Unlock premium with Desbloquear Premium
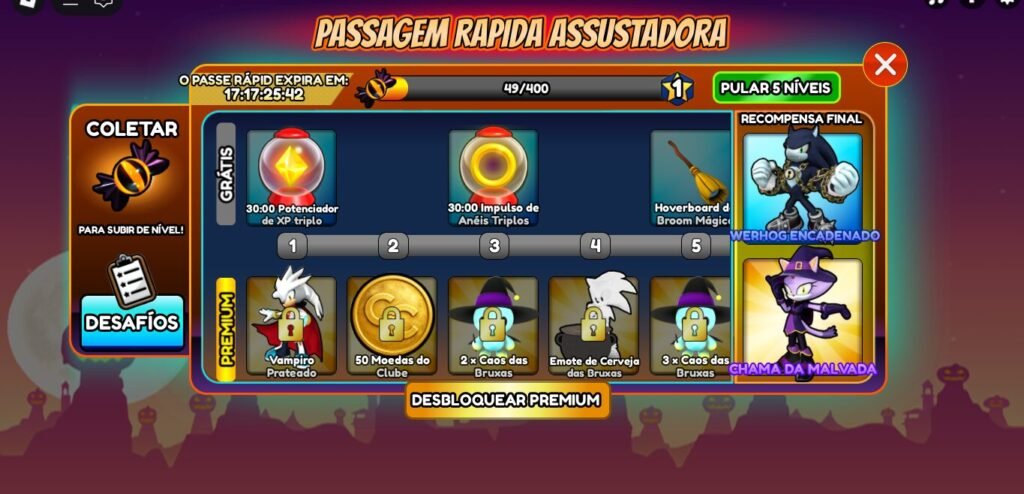 point(508,400)
